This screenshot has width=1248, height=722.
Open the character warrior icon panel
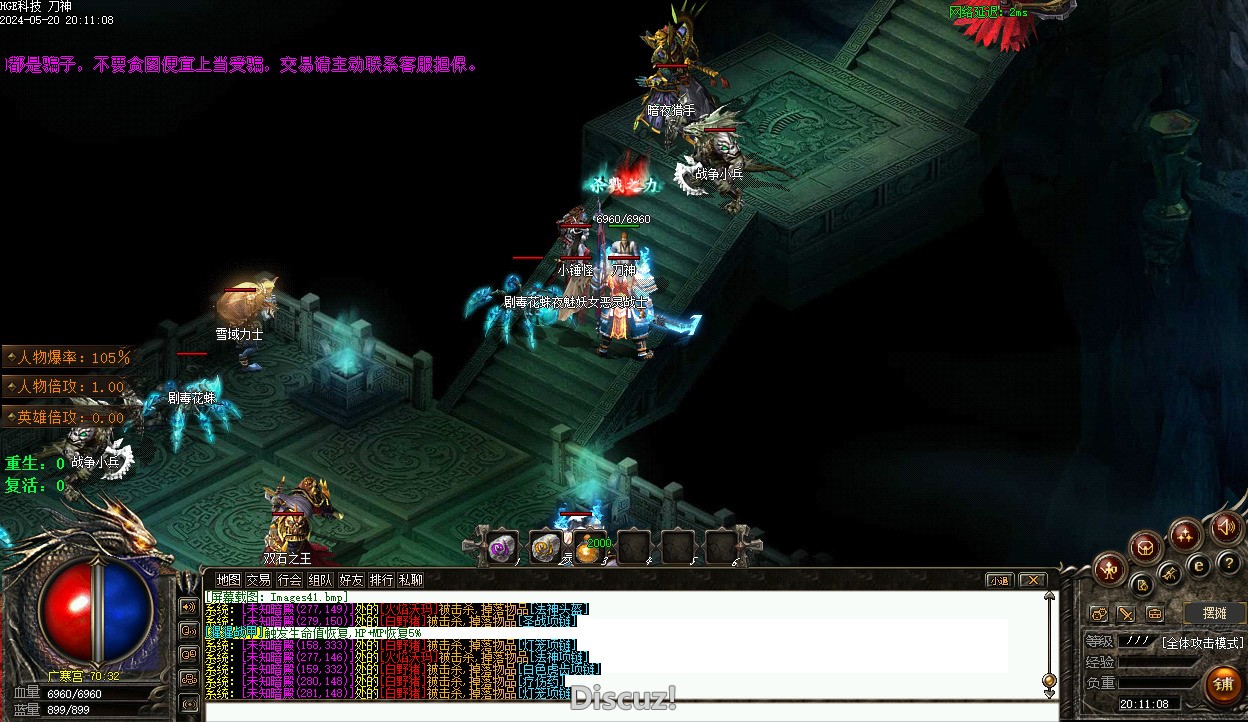click(1109, 570)
